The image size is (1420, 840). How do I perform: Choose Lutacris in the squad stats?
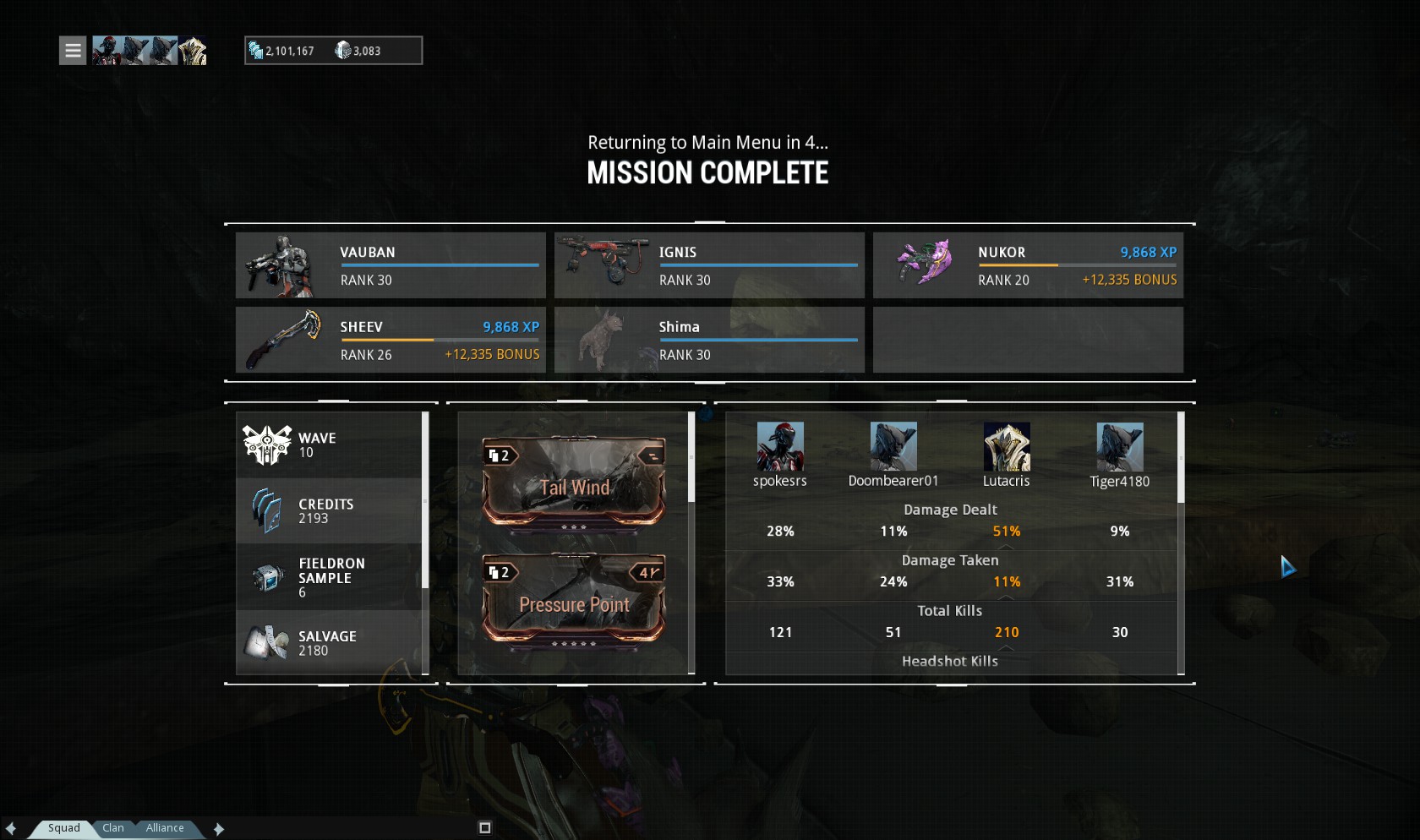coord(1007,447)
